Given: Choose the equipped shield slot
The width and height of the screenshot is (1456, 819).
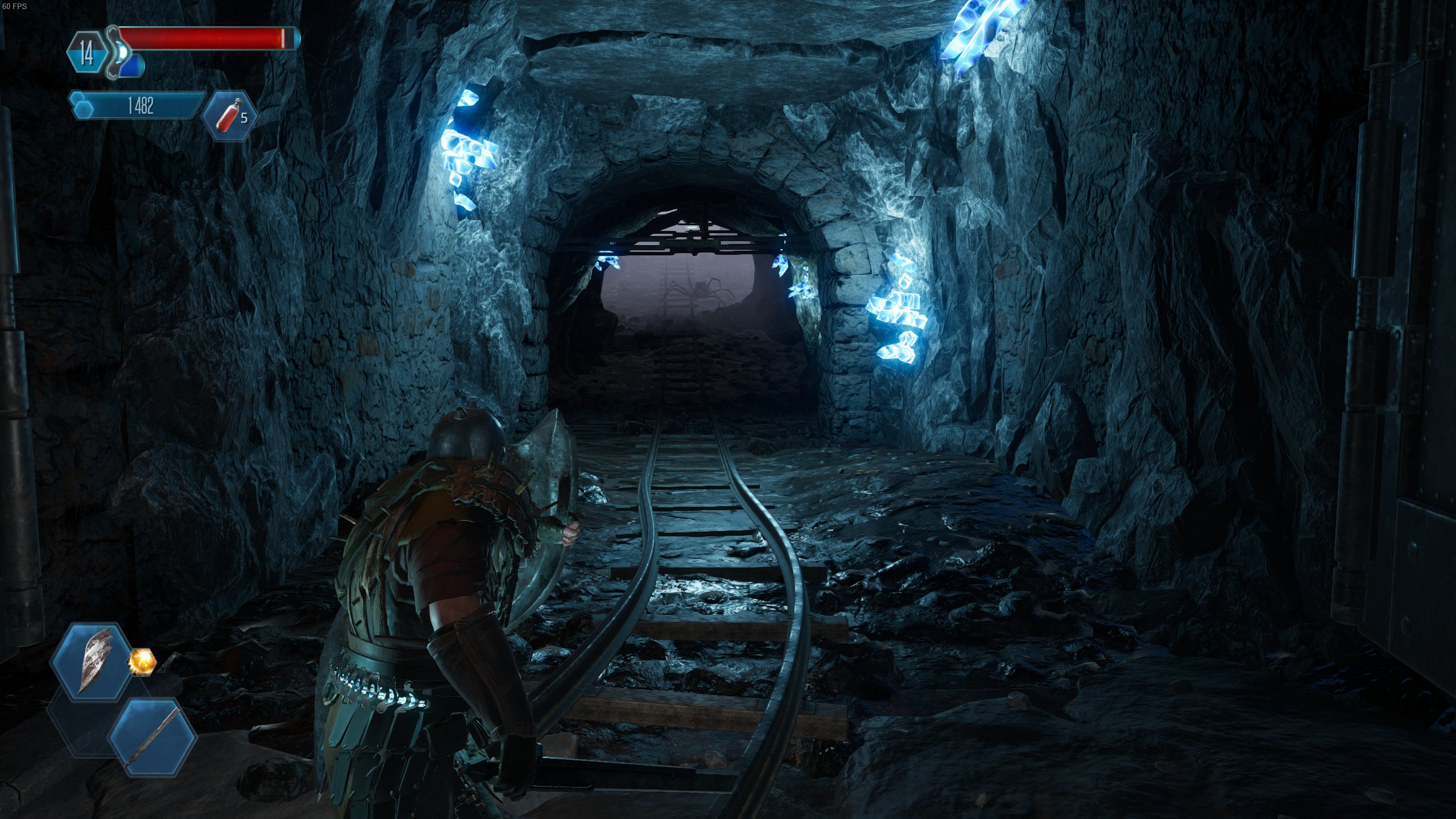Looking at the screenshot, I should click(x=93, y=661).
